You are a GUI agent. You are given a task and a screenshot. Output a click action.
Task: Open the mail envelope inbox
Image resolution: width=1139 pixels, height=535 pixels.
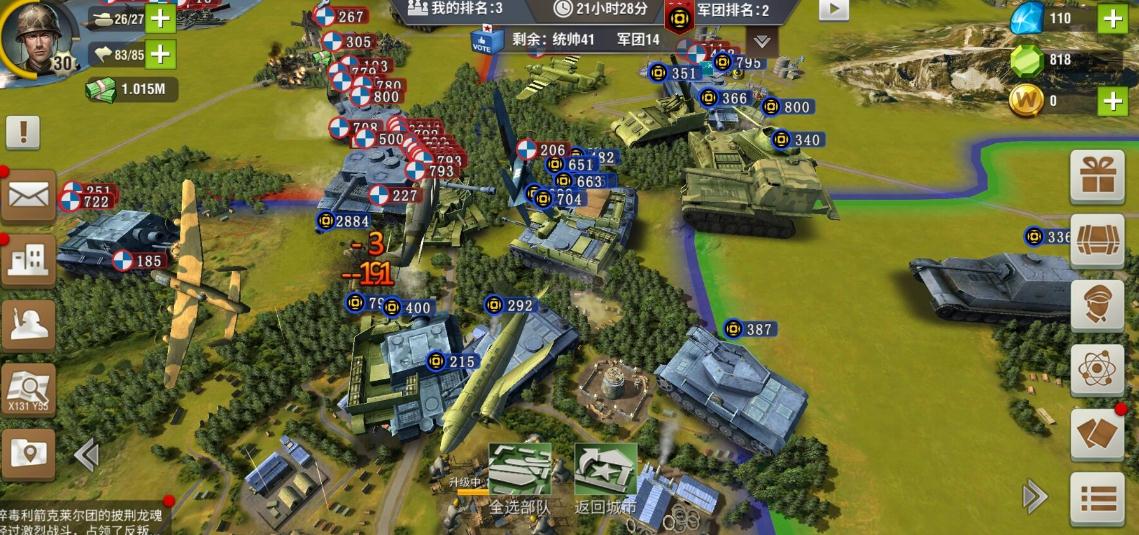click(x=27, y=196)
